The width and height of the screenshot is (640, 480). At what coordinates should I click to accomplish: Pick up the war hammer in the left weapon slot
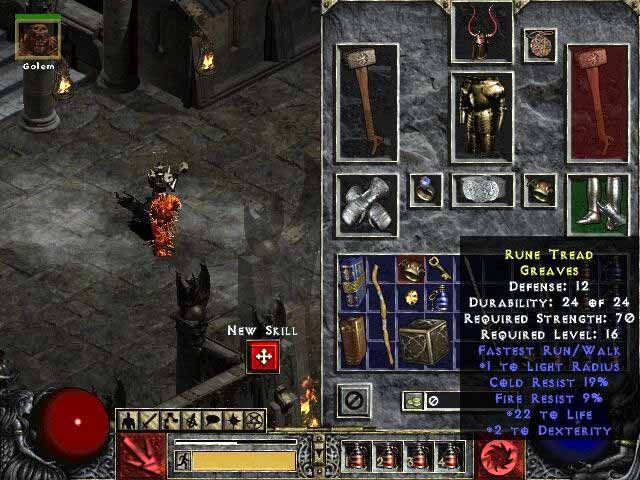[x=367, y=101]
